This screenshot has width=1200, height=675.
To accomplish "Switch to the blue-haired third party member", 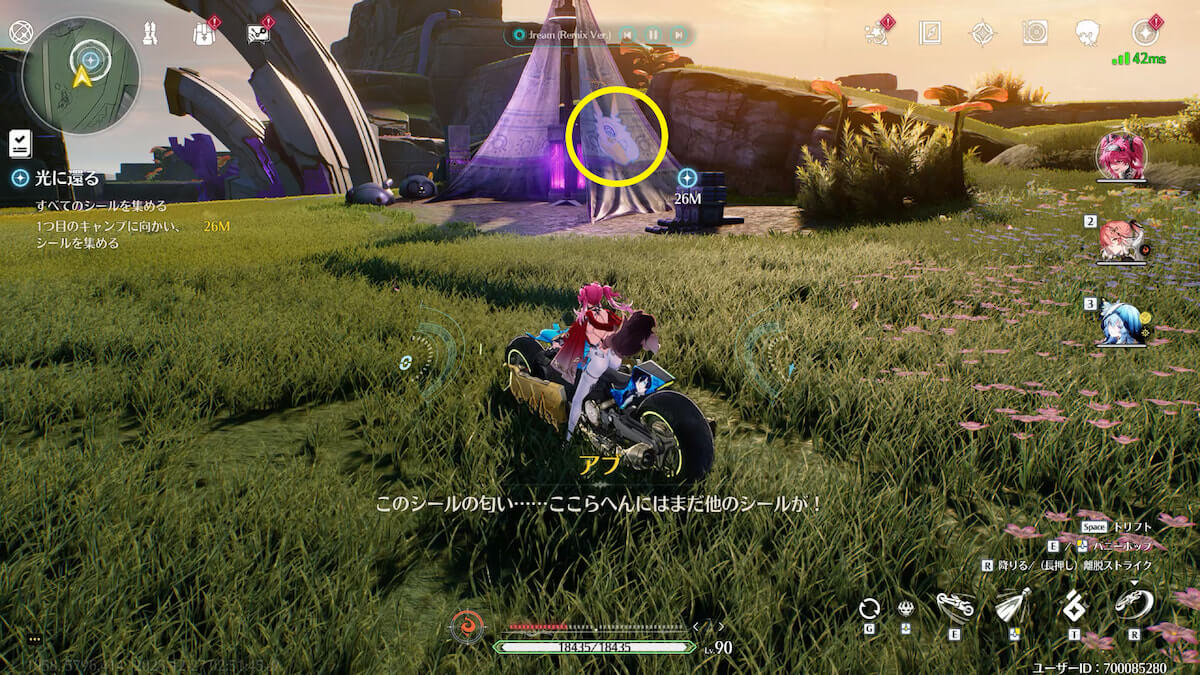I will [1121, 322].
